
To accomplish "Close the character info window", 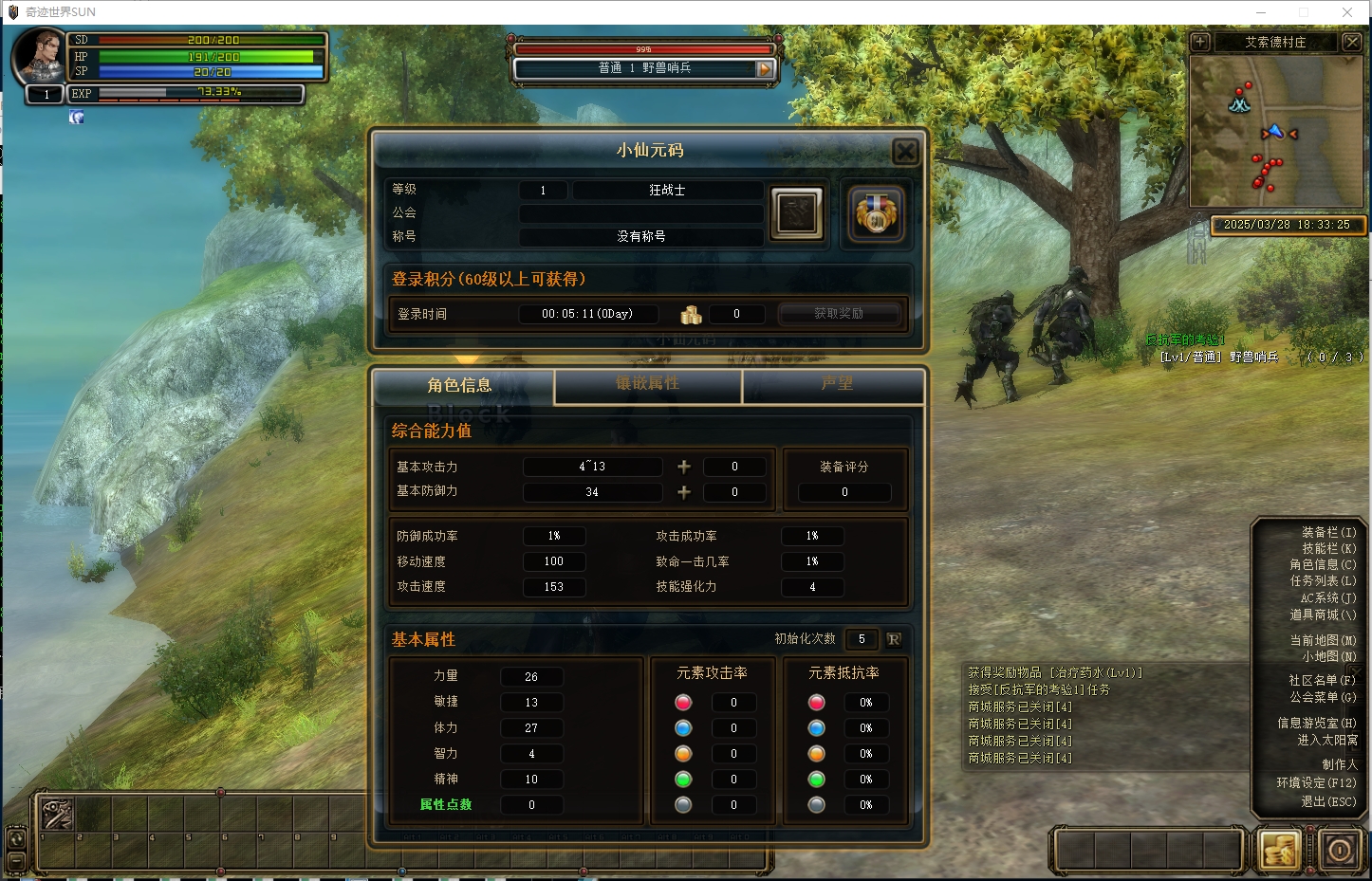I will pos(905,151).
